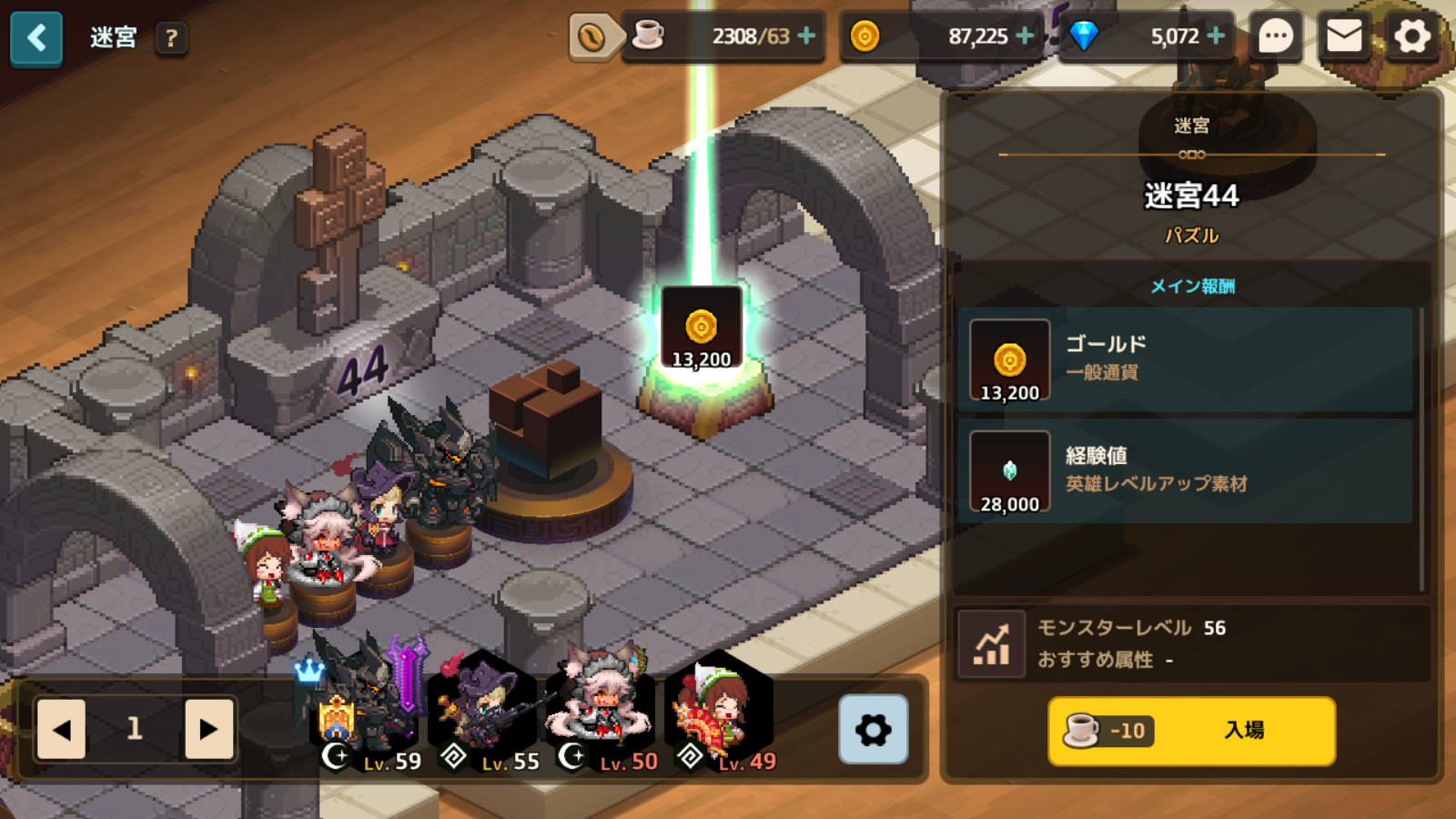Add more gold coins

(1025, 36)
